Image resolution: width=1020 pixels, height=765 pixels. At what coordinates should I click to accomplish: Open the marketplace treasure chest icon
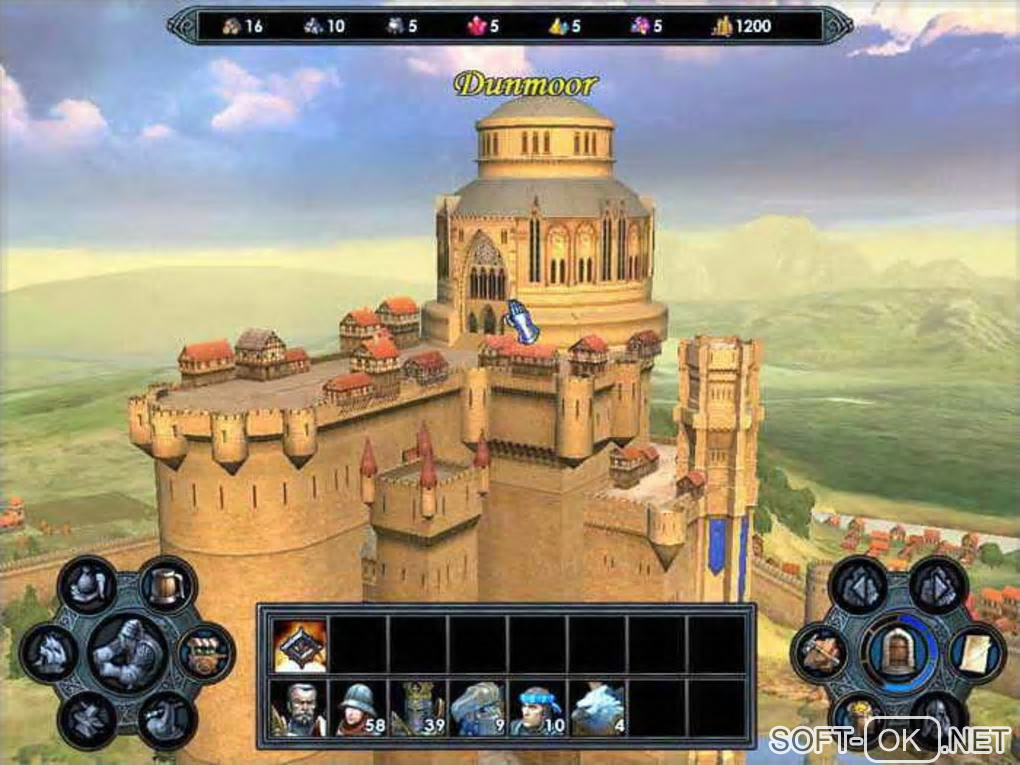[206, 652]
